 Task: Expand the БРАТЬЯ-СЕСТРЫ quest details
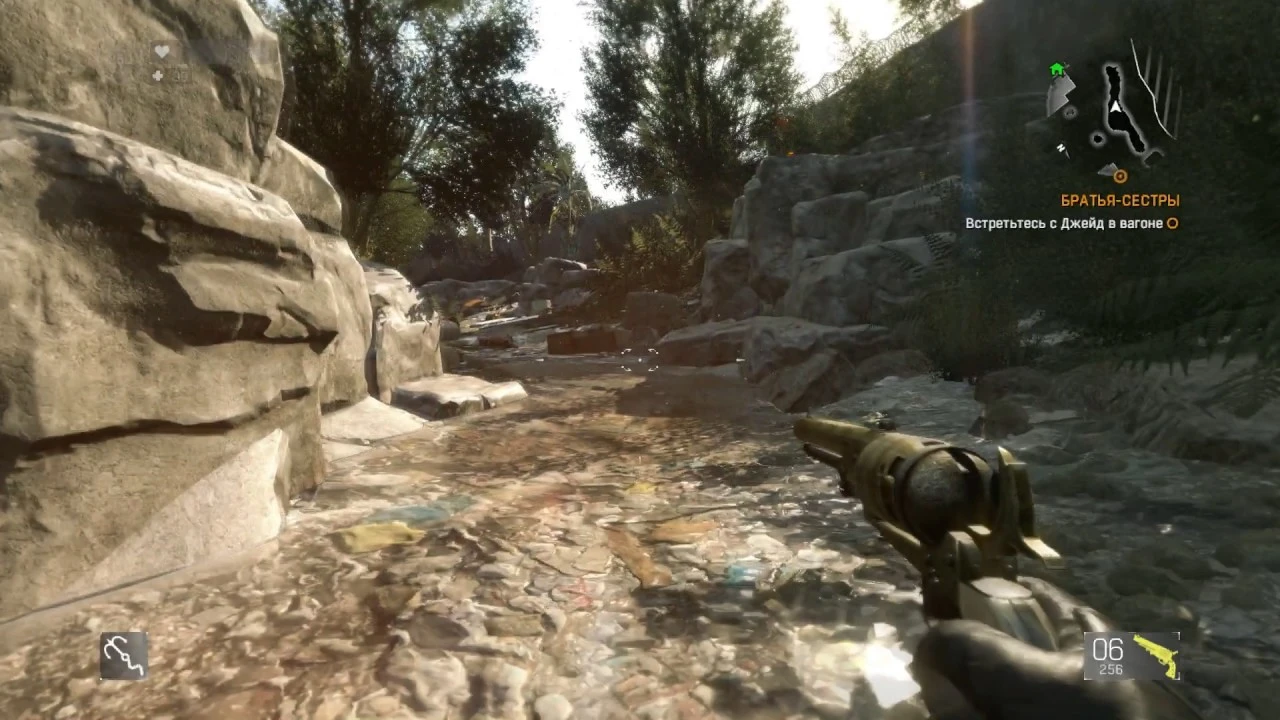[x=1118, y=200]
